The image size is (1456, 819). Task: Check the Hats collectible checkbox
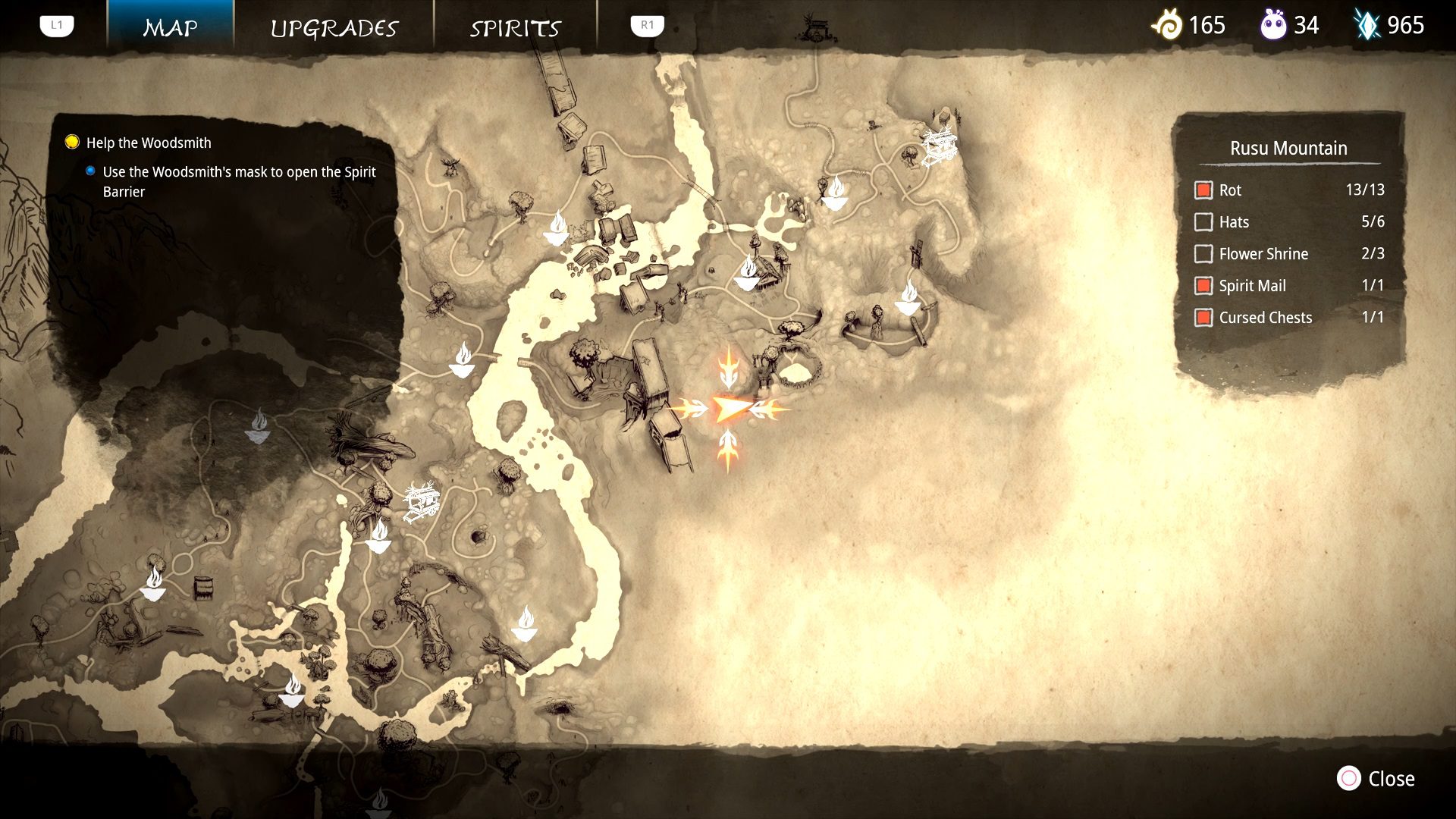(1204, 222)
